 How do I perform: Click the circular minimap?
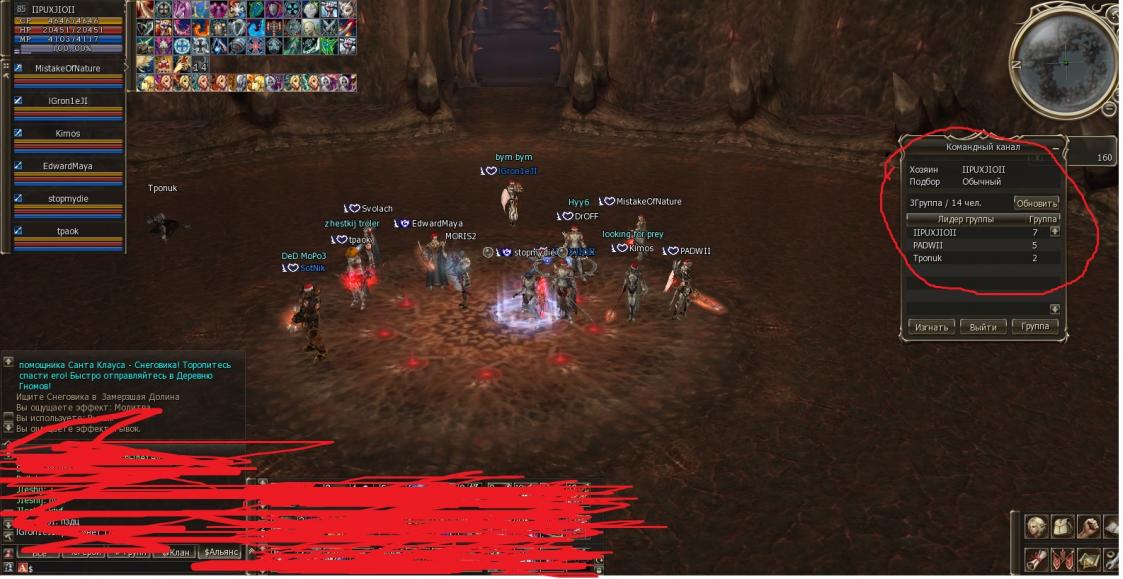[x=1064, y=63]
